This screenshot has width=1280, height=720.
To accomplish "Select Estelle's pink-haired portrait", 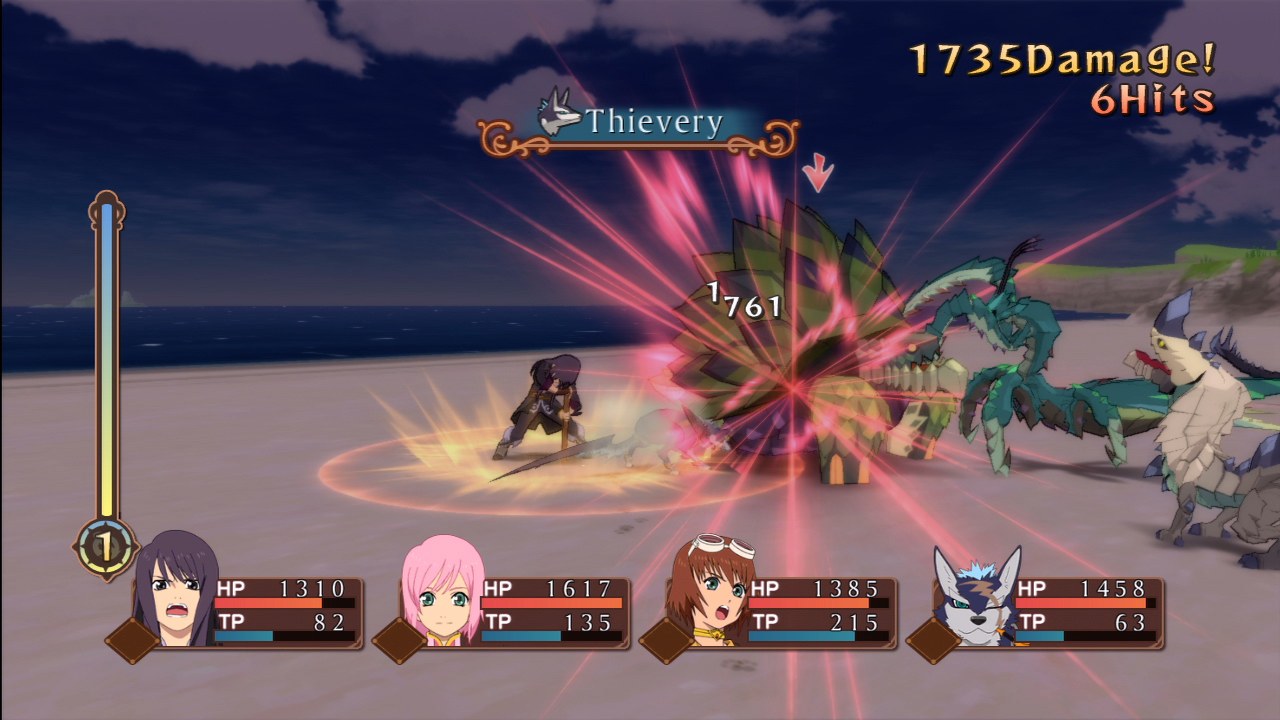I will pyautogui.click(x=442, y=600).
